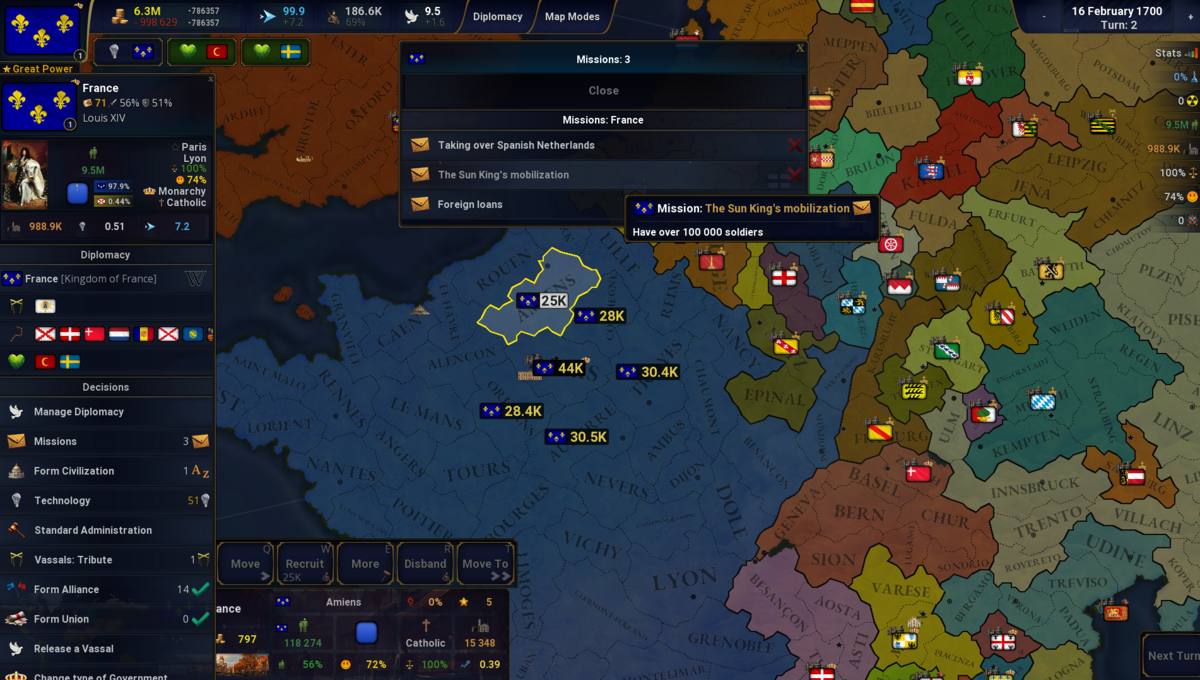
Task: Open the Foreign loans mission
Action: pos(470,204)
